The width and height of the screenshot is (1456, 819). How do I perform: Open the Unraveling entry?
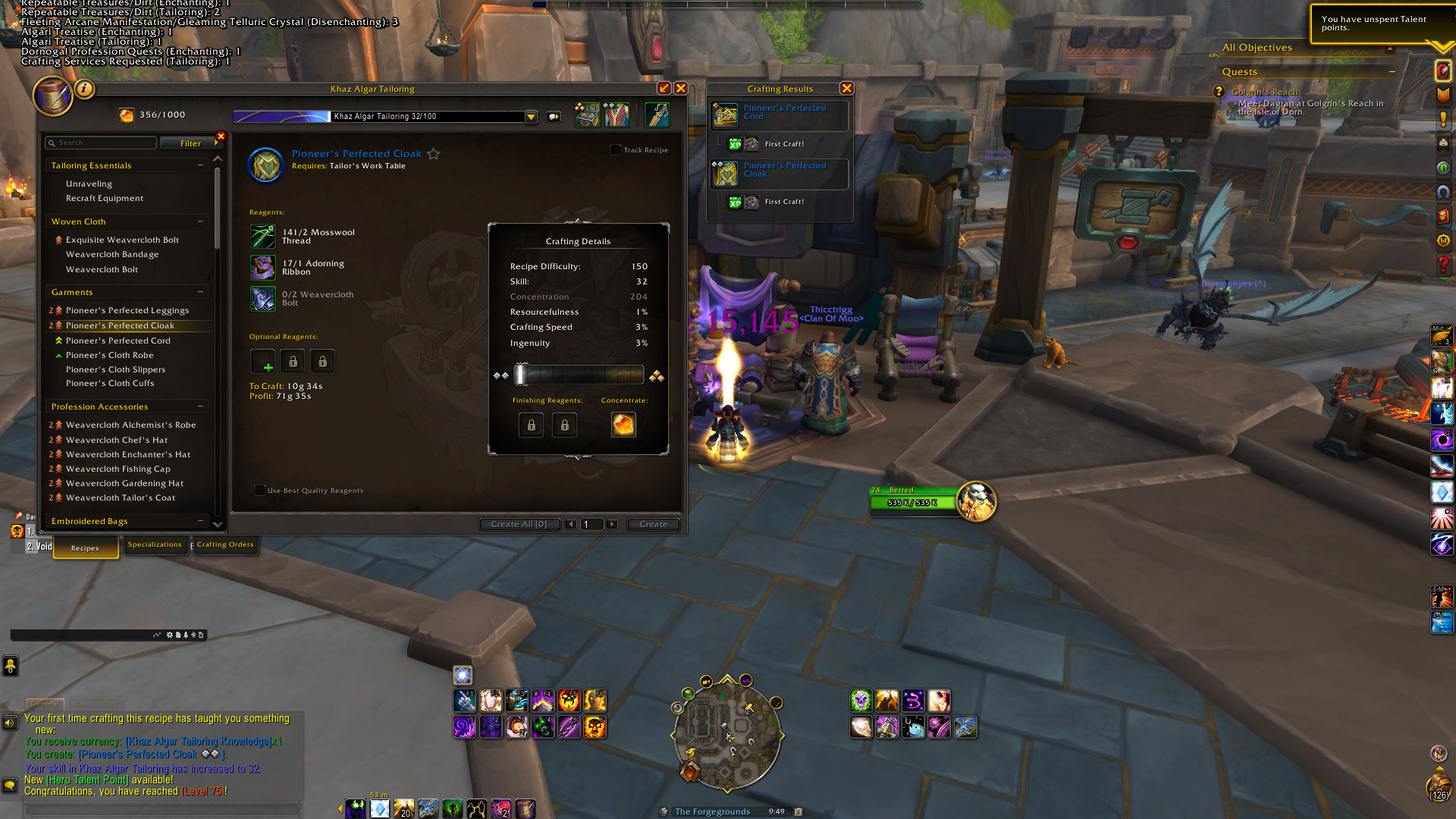tap(89, 184)
